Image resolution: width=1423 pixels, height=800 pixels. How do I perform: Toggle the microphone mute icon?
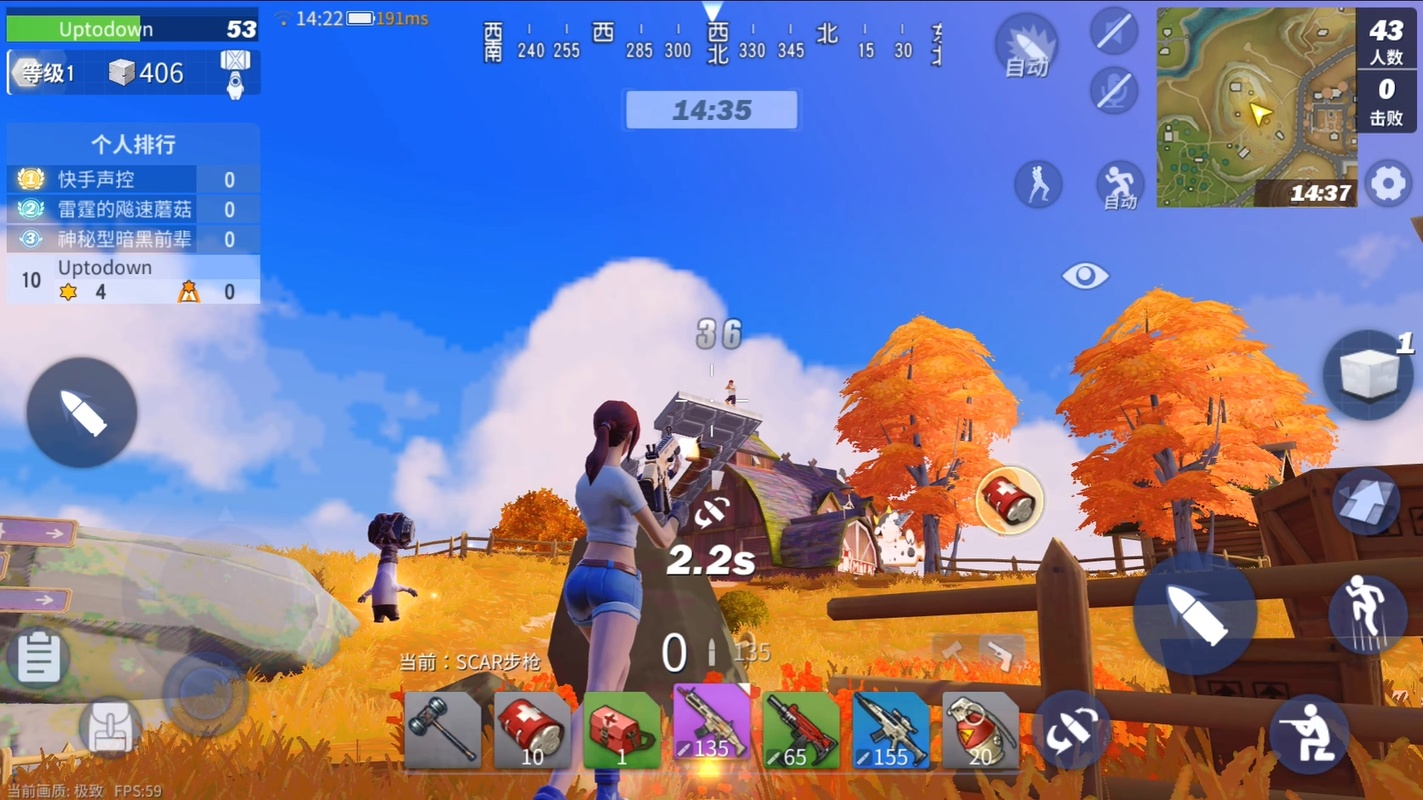coord(1114,91)
